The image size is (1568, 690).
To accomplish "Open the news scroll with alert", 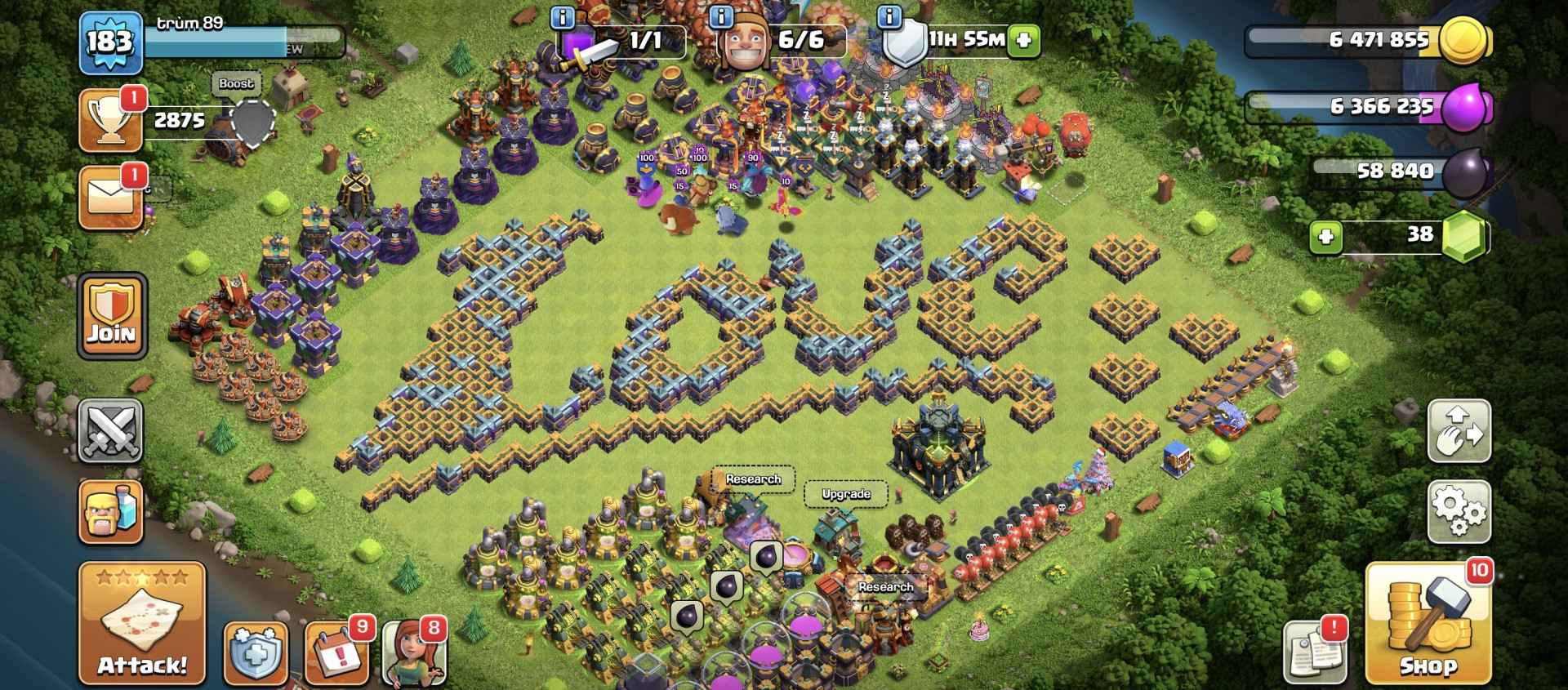I will [x=1315, y=652].
